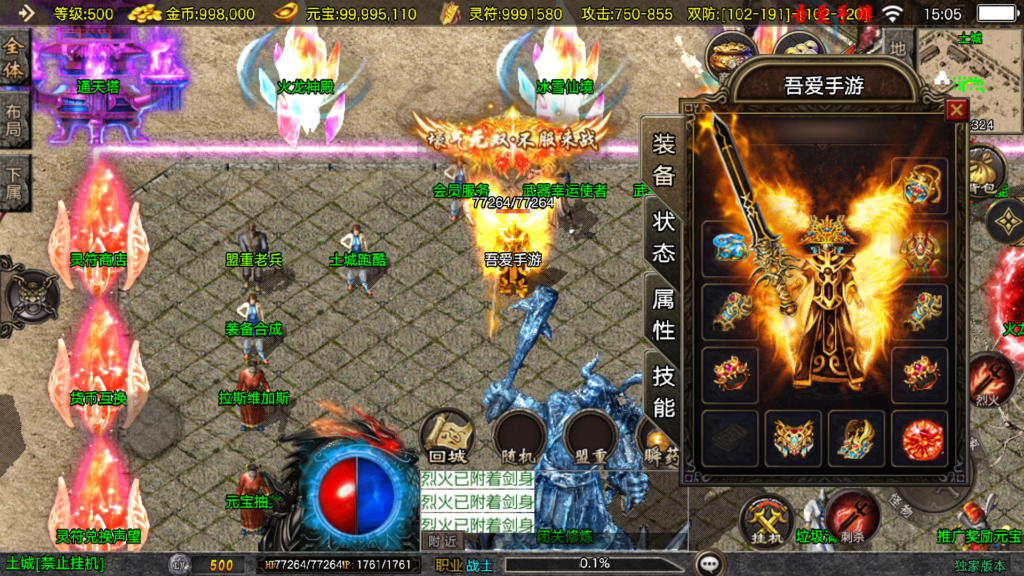The width and height of the screenshot is (1024, 576).
Task: Use the 回城 return-to-town scroll
Action: [446, 436]
